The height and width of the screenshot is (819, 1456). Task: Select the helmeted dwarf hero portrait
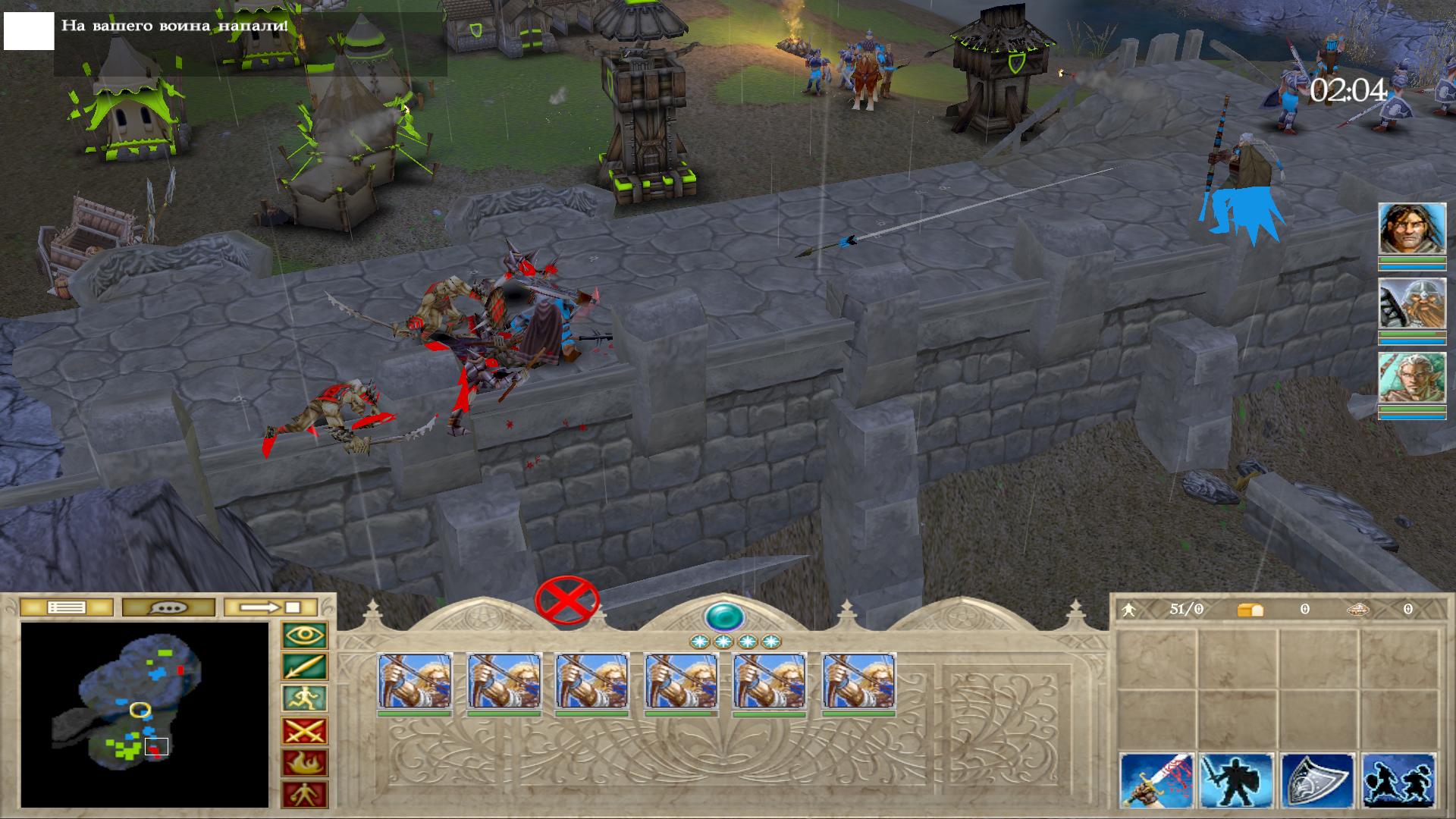pyautogui.click(x=1411, y=304)
